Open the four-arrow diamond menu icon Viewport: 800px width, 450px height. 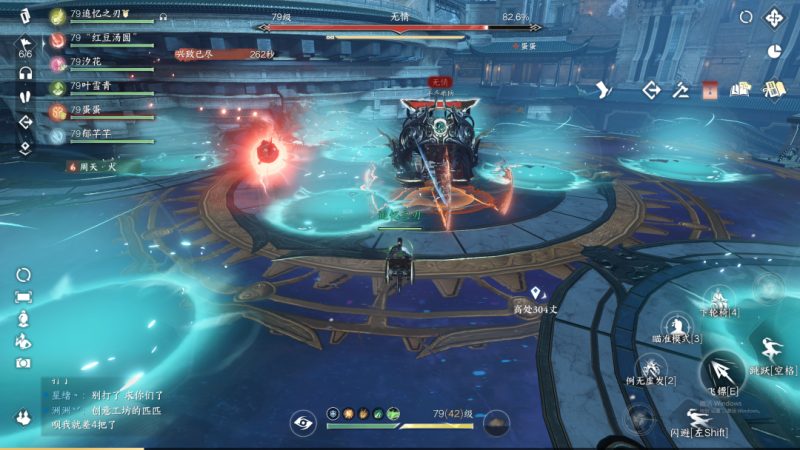[773, 18]
